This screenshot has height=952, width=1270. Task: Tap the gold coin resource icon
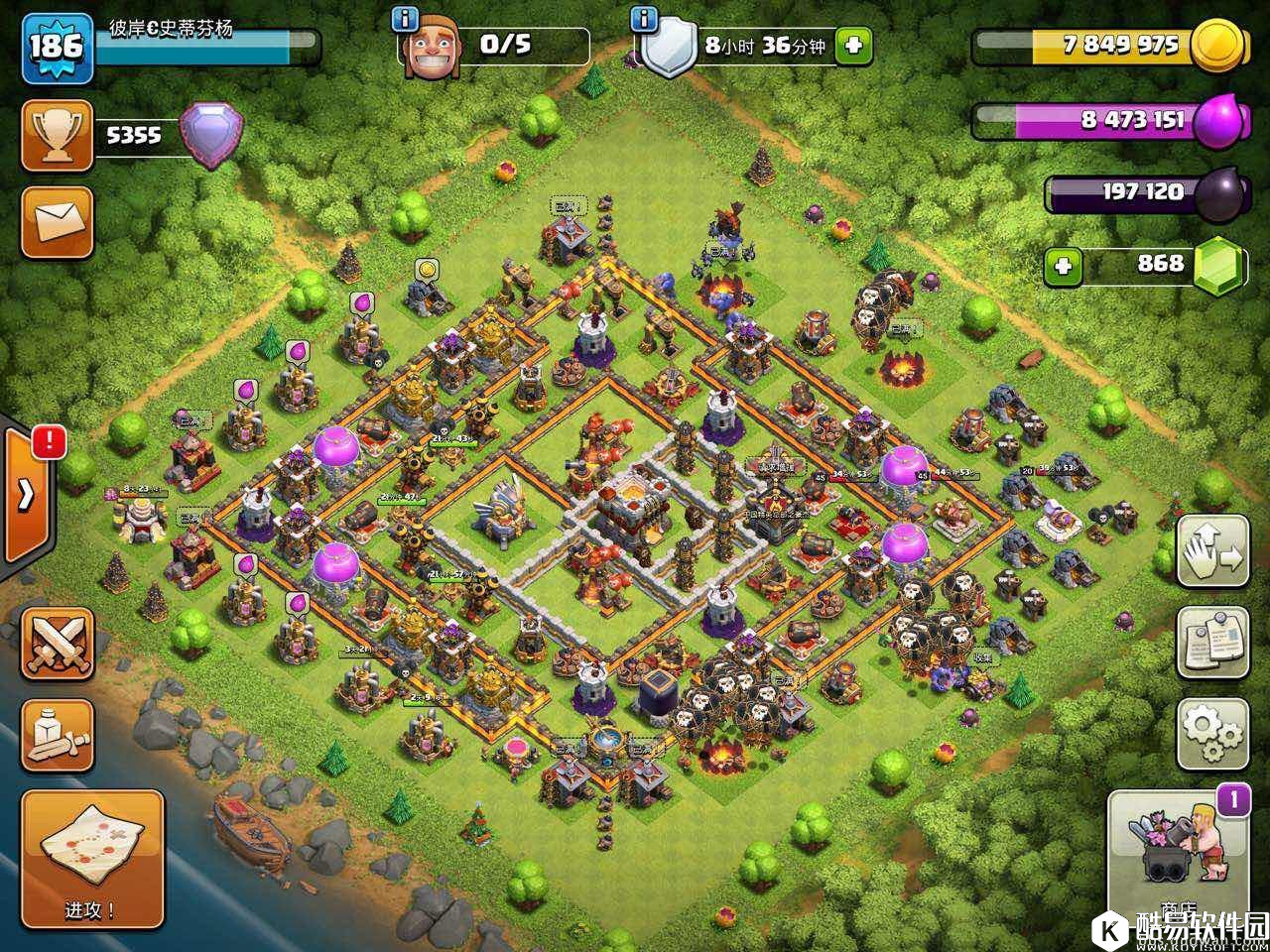(x=1216, y=45)
